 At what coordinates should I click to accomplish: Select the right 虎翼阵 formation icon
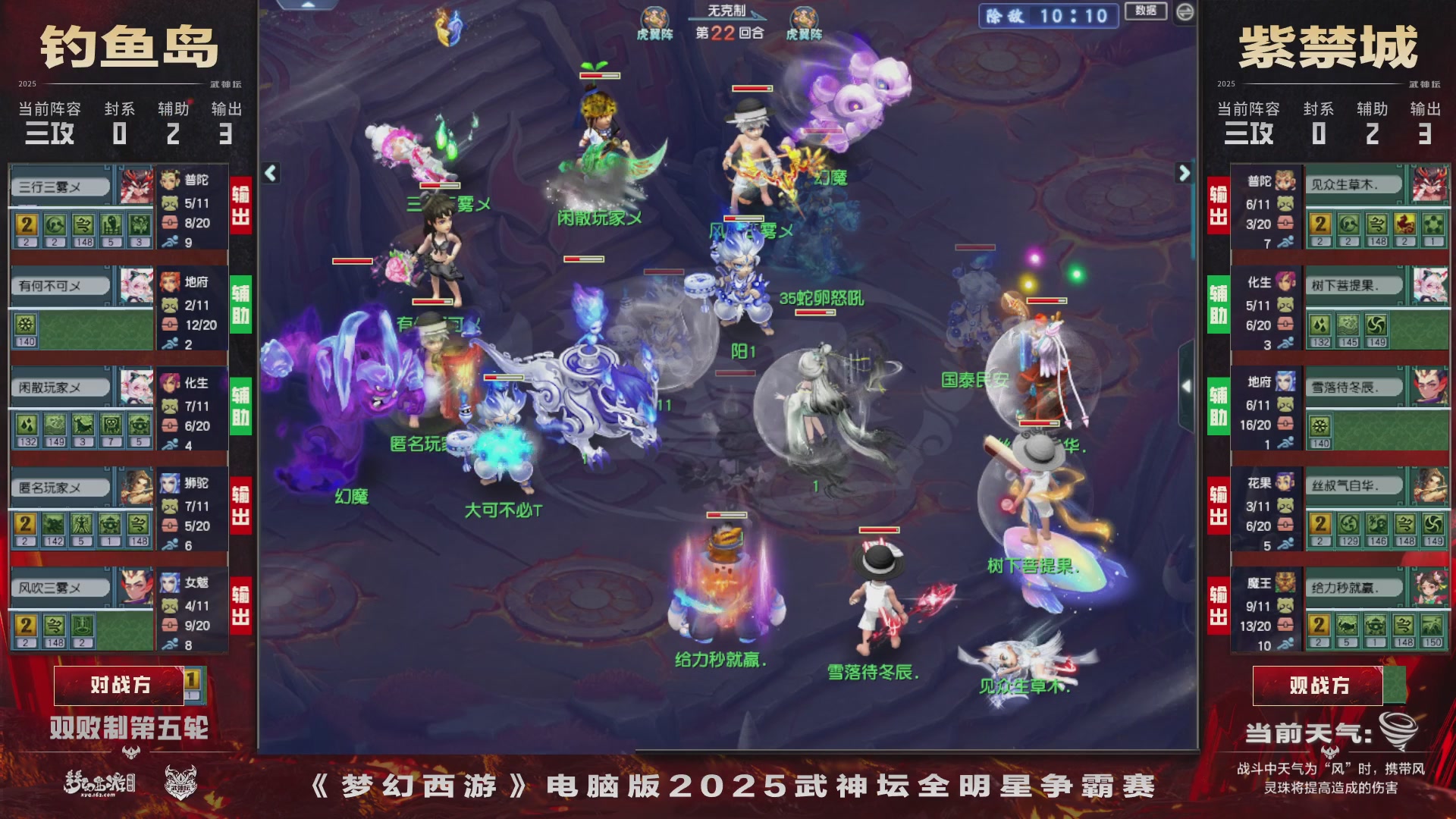(x=802, y=15)
